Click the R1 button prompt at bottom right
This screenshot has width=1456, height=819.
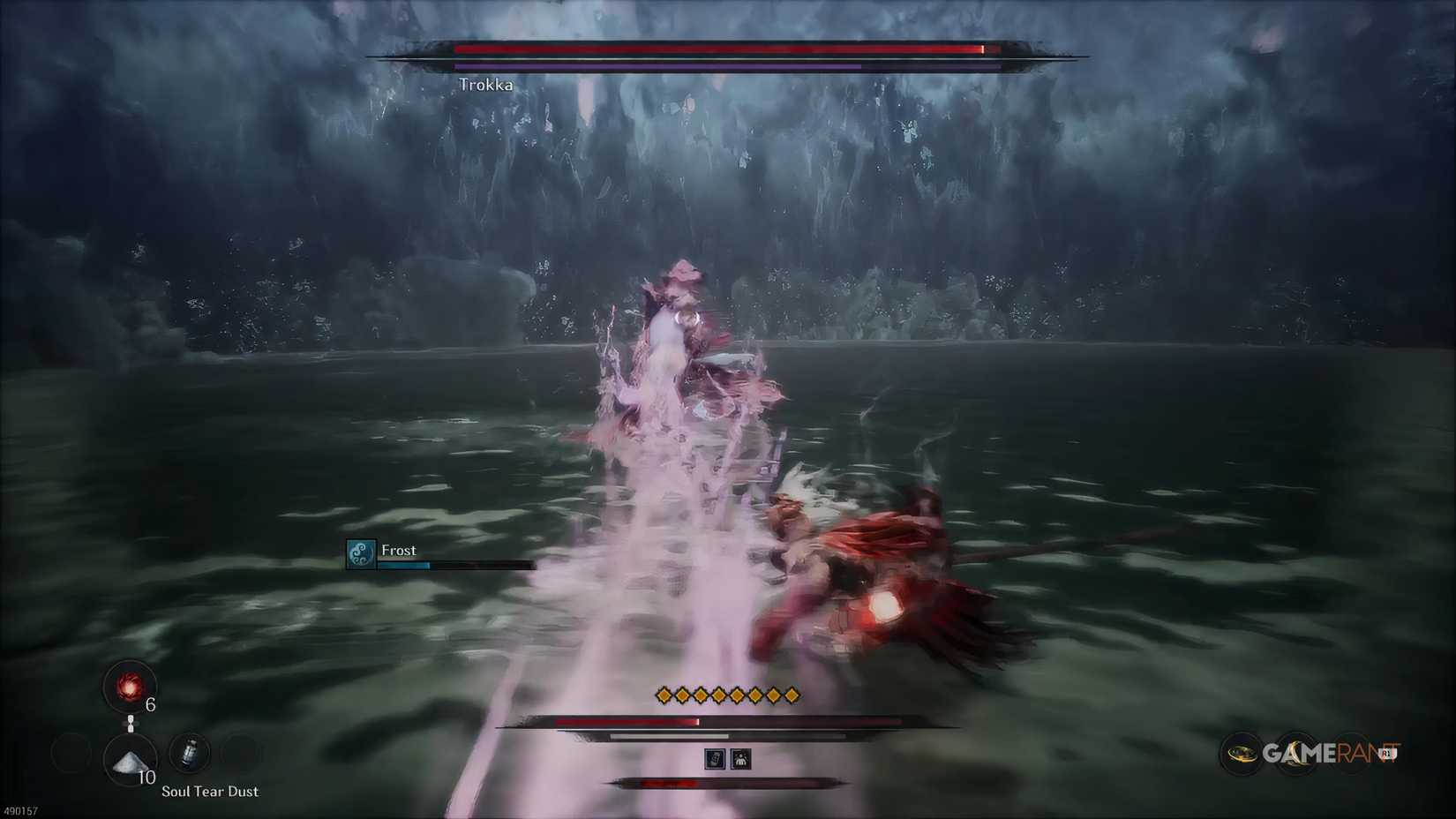coord(1386,753)
